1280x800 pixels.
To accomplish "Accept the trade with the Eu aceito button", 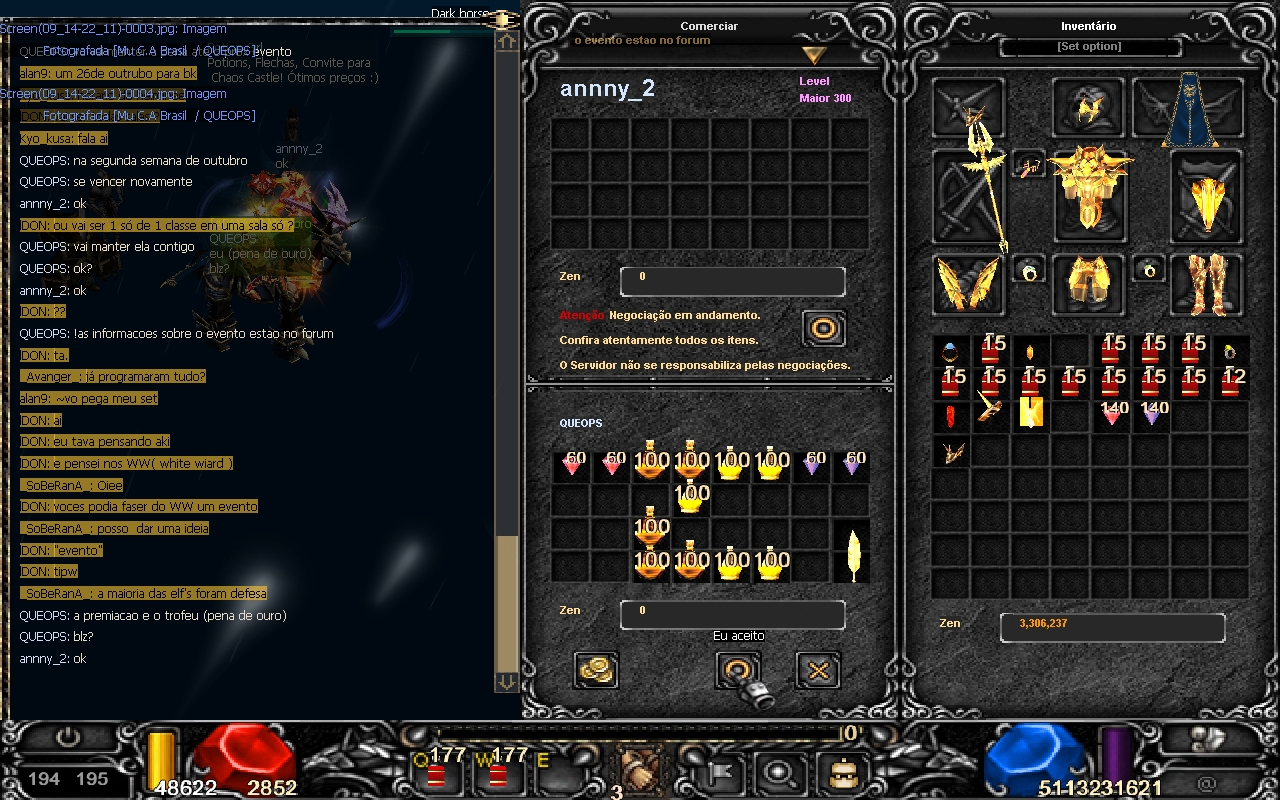I will pyautogui.click(x=738, y=670).
